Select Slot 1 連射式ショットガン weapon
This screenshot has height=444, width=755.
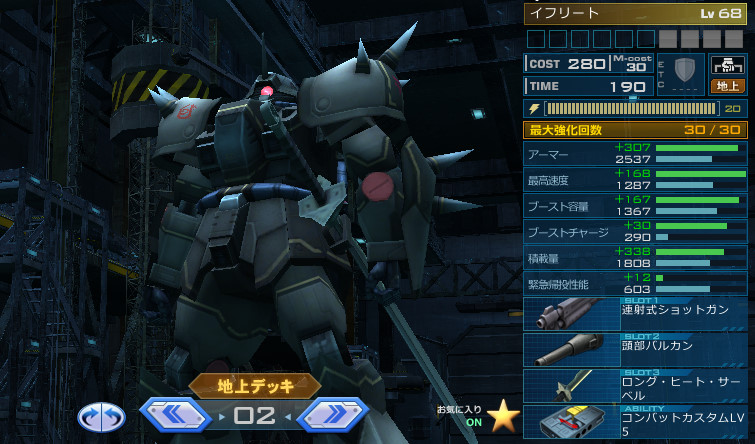[637, 314]
